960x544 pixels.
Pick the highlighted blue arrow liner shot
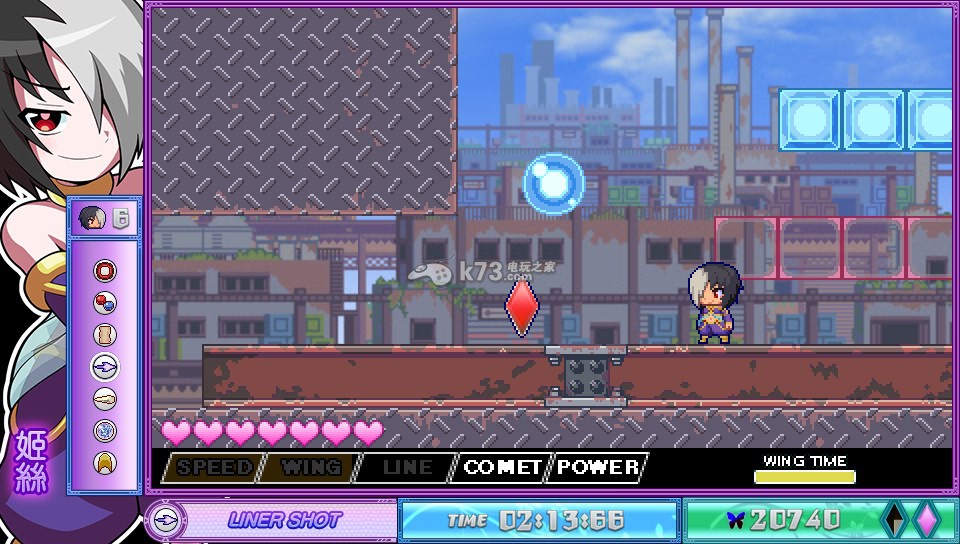[105, 367]
